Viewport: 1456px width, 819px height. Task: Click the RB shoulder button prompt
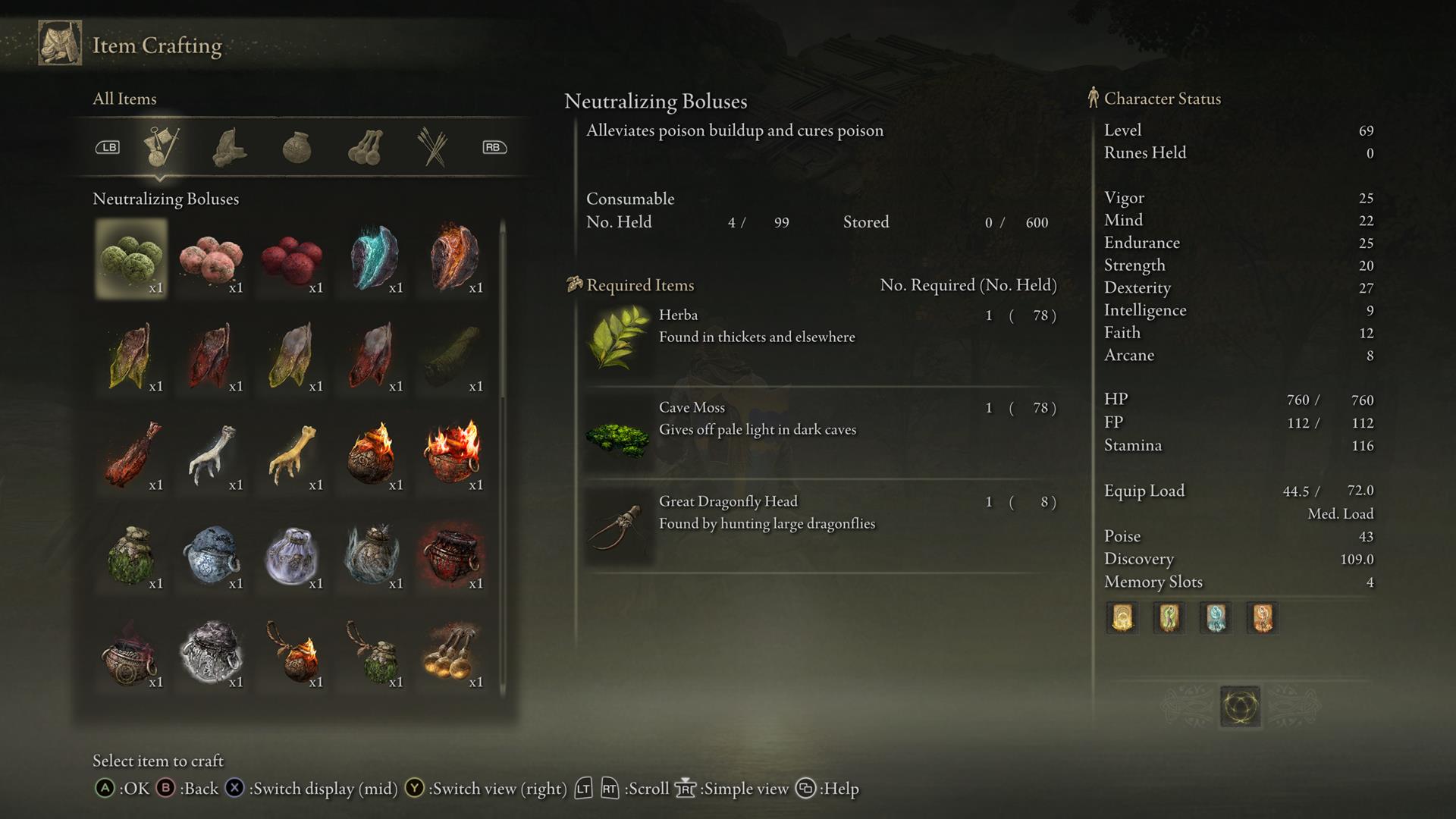pos(494,147)
